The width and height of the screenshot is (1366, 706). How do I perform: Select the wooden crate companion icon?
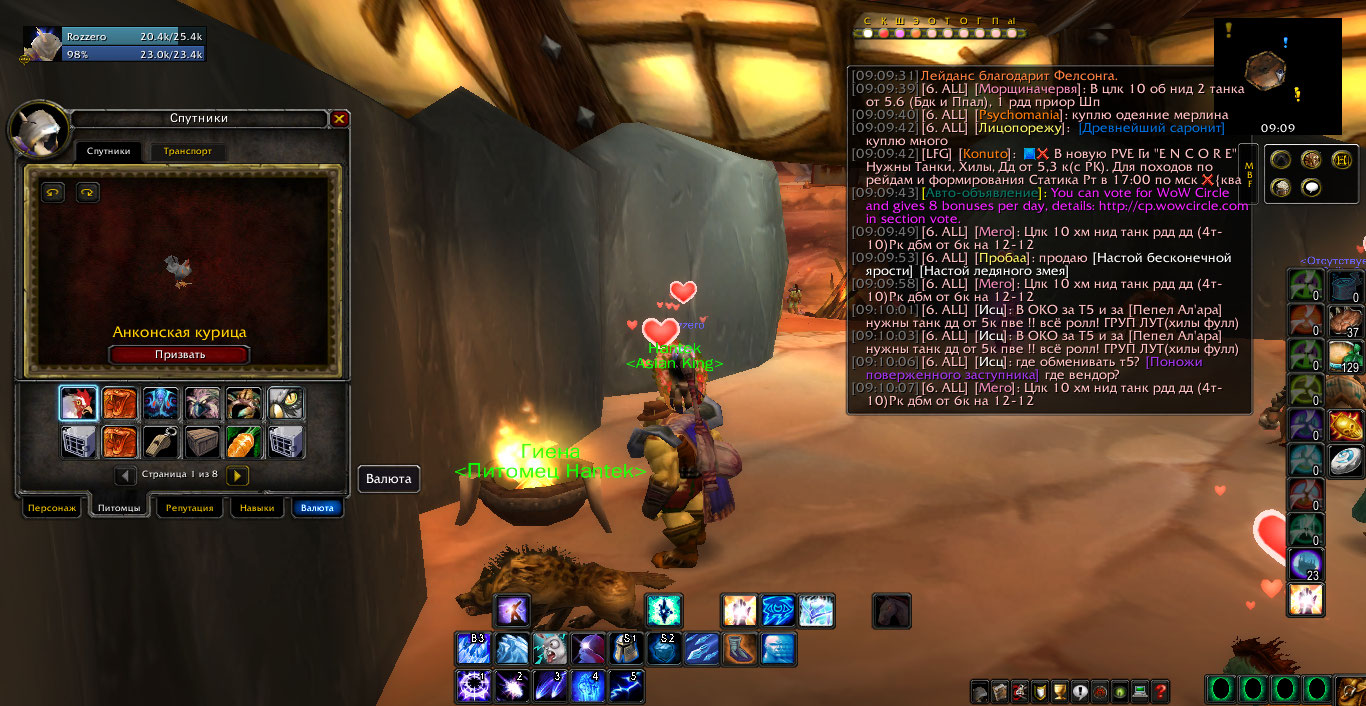pyautogui.click(x=202, y=441)
